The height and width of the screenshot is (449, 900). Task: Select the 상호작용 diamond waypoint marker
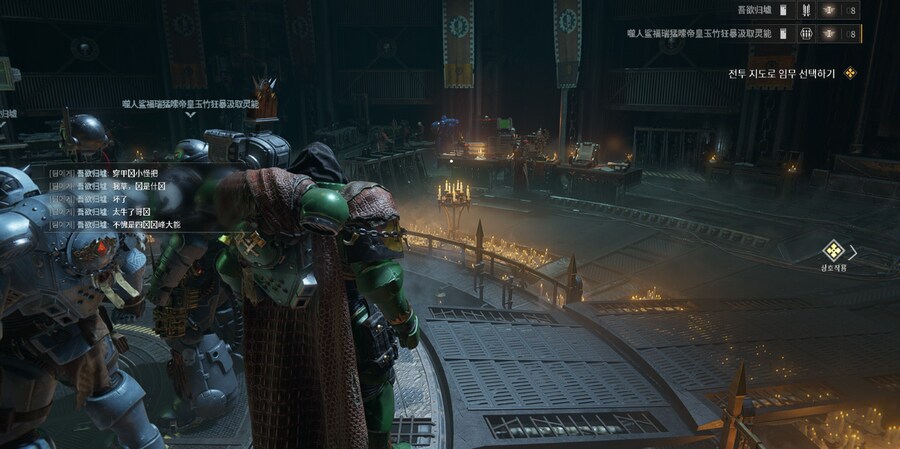pyautogui.click(x=833, y=251)
